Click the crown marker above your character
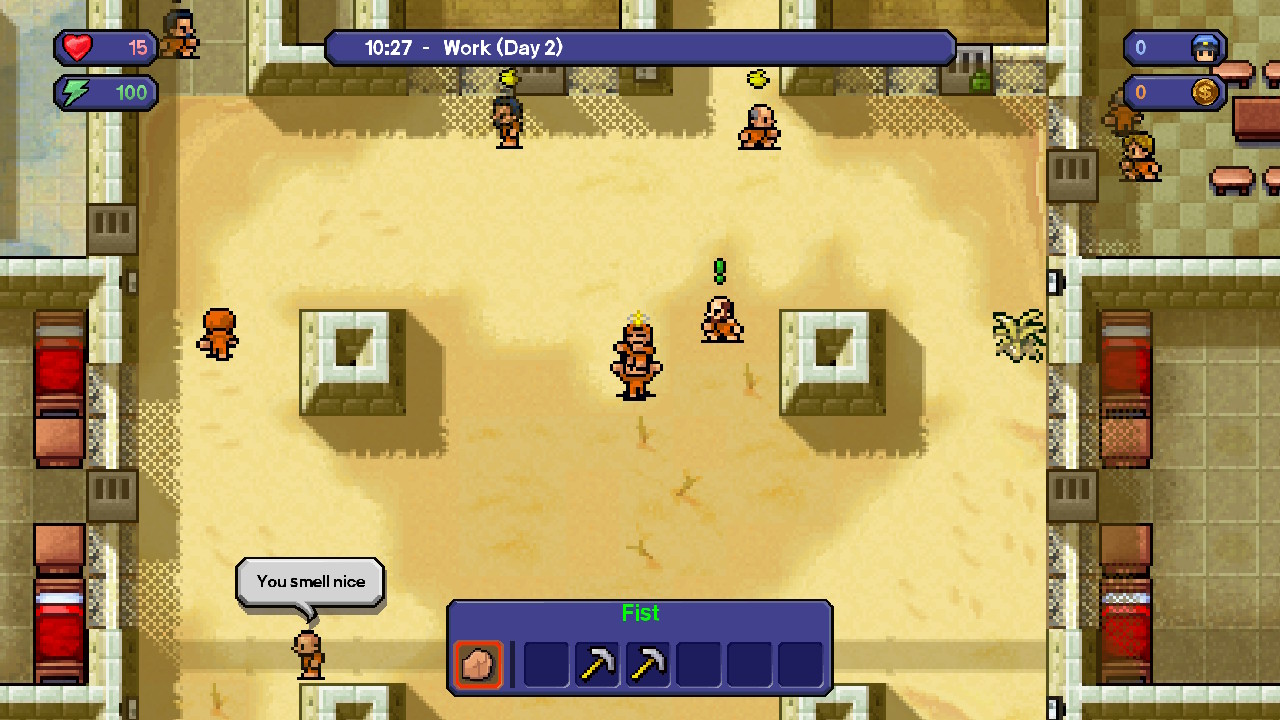The height and width of the screenshot is (720, 1280). tap(640, 319)
